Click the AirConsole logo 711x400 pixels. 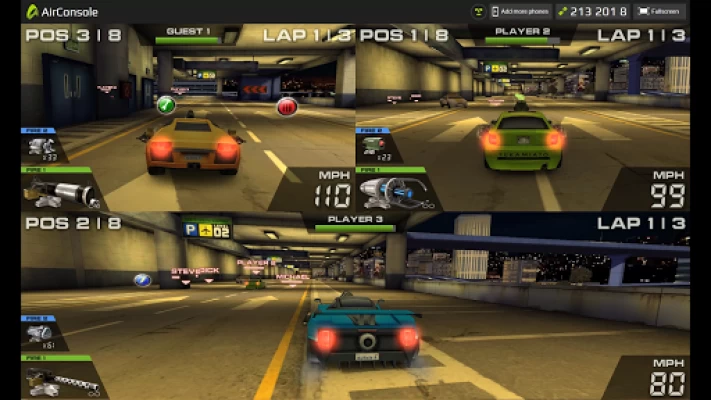(62, 11)
